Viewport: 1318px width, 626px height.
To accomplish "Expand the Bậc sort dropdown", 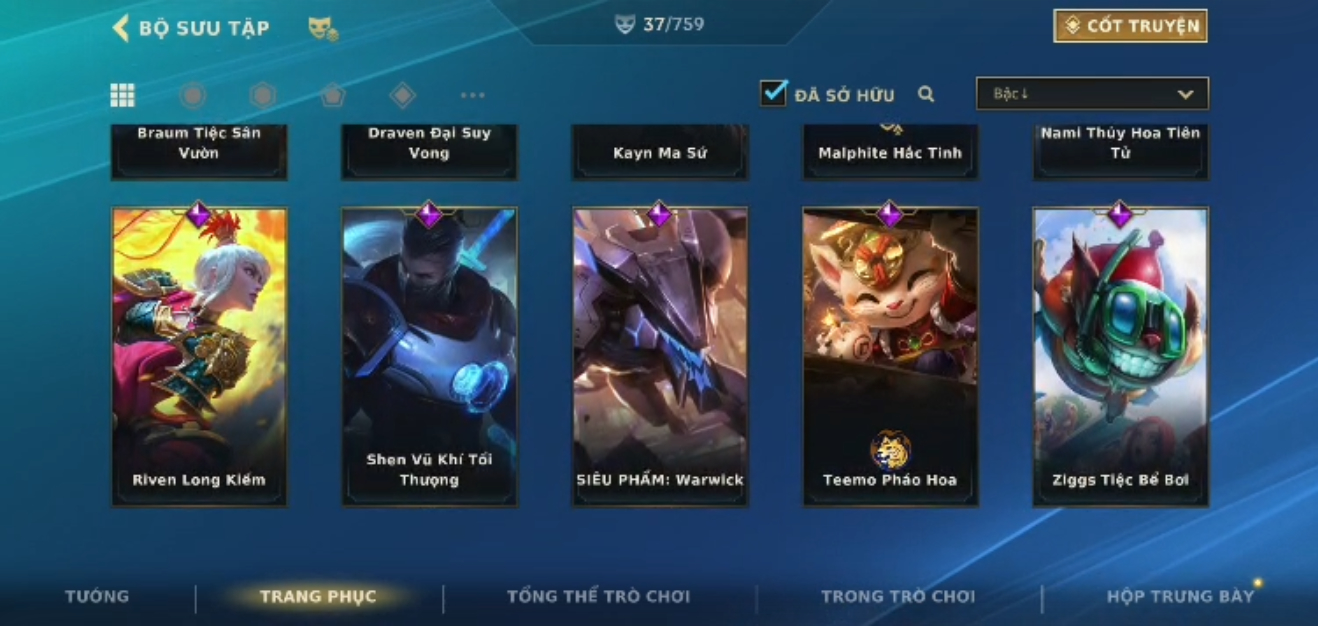I will point(1092,94).
